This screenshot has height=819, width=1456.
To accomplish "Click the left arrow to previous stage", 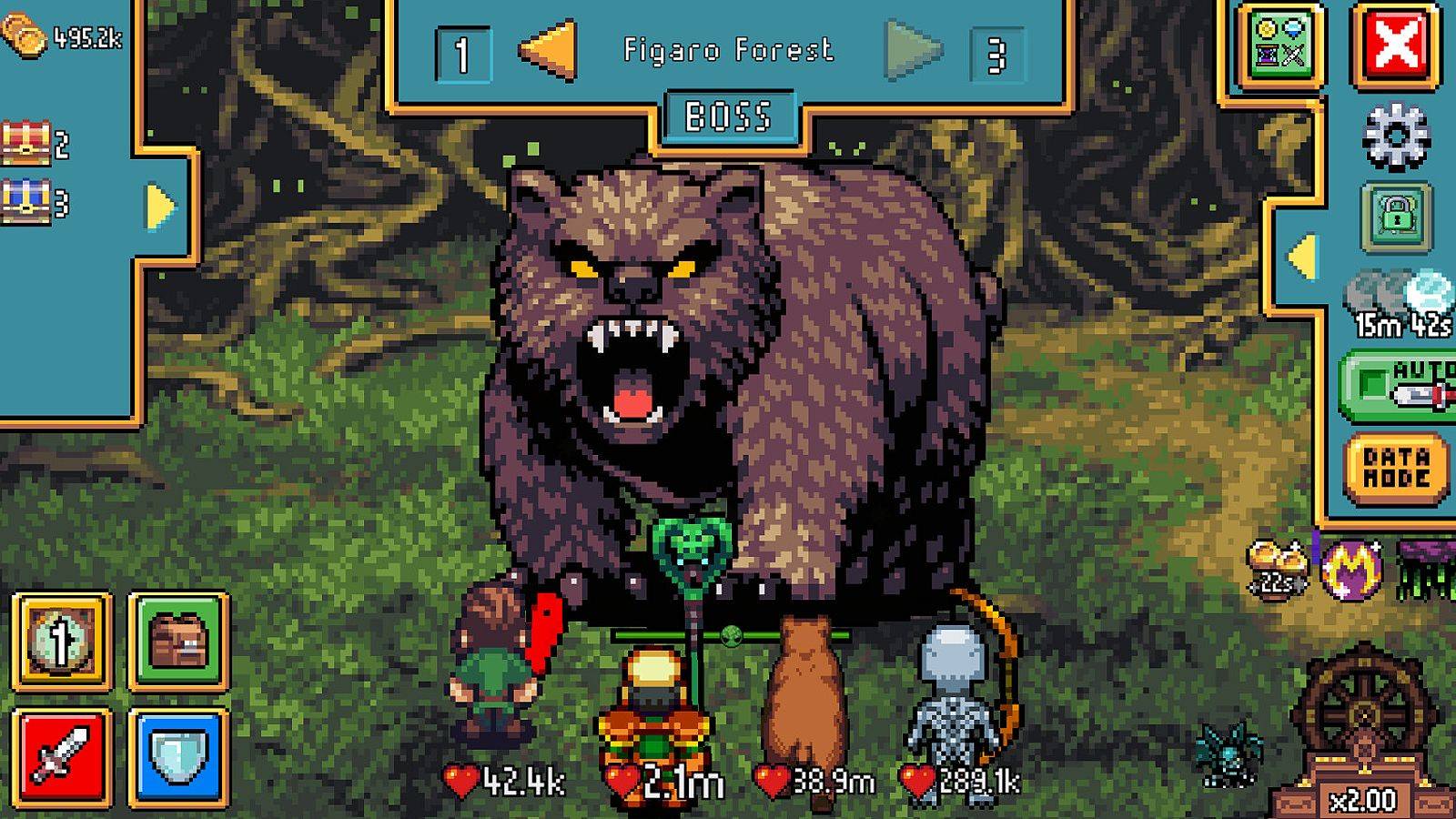I will coord(546,52).
